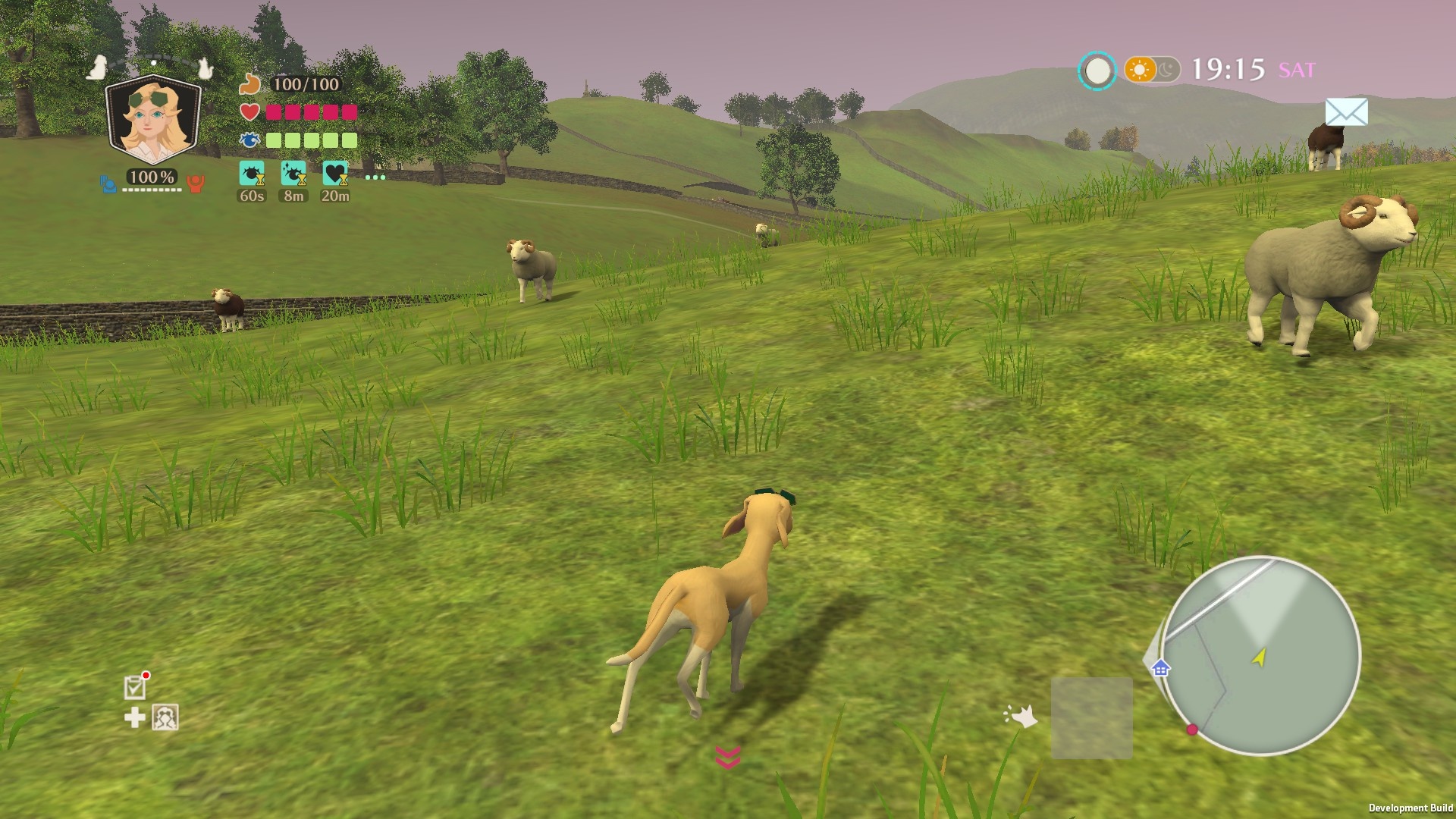Click the pink double chevron arrow
This screenshot has width=1456, height=819.
click(728, 757)
